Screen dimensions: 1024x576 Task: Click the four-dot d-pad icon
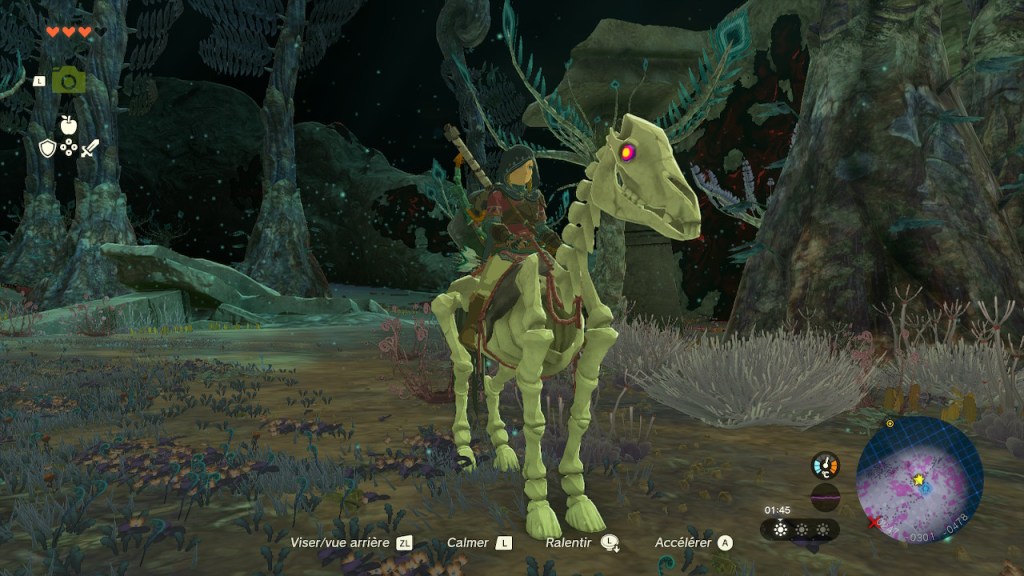coord(68,148)
